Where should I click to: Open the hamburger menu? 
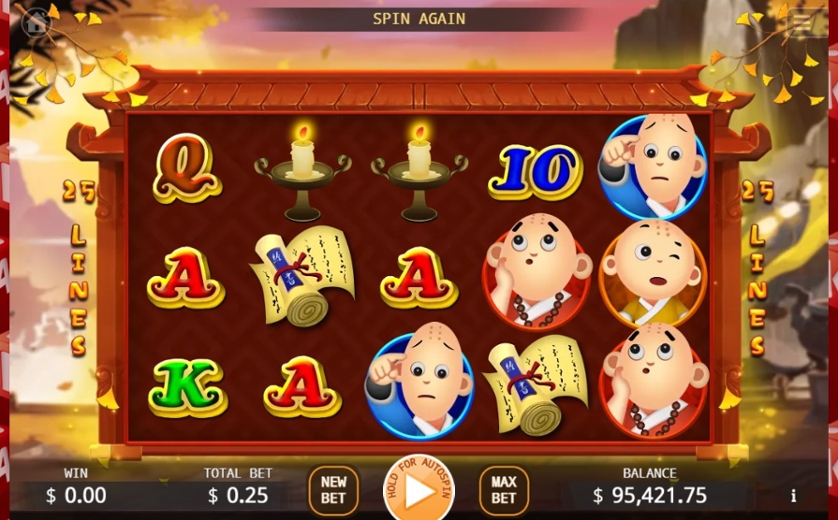[800, 21]
